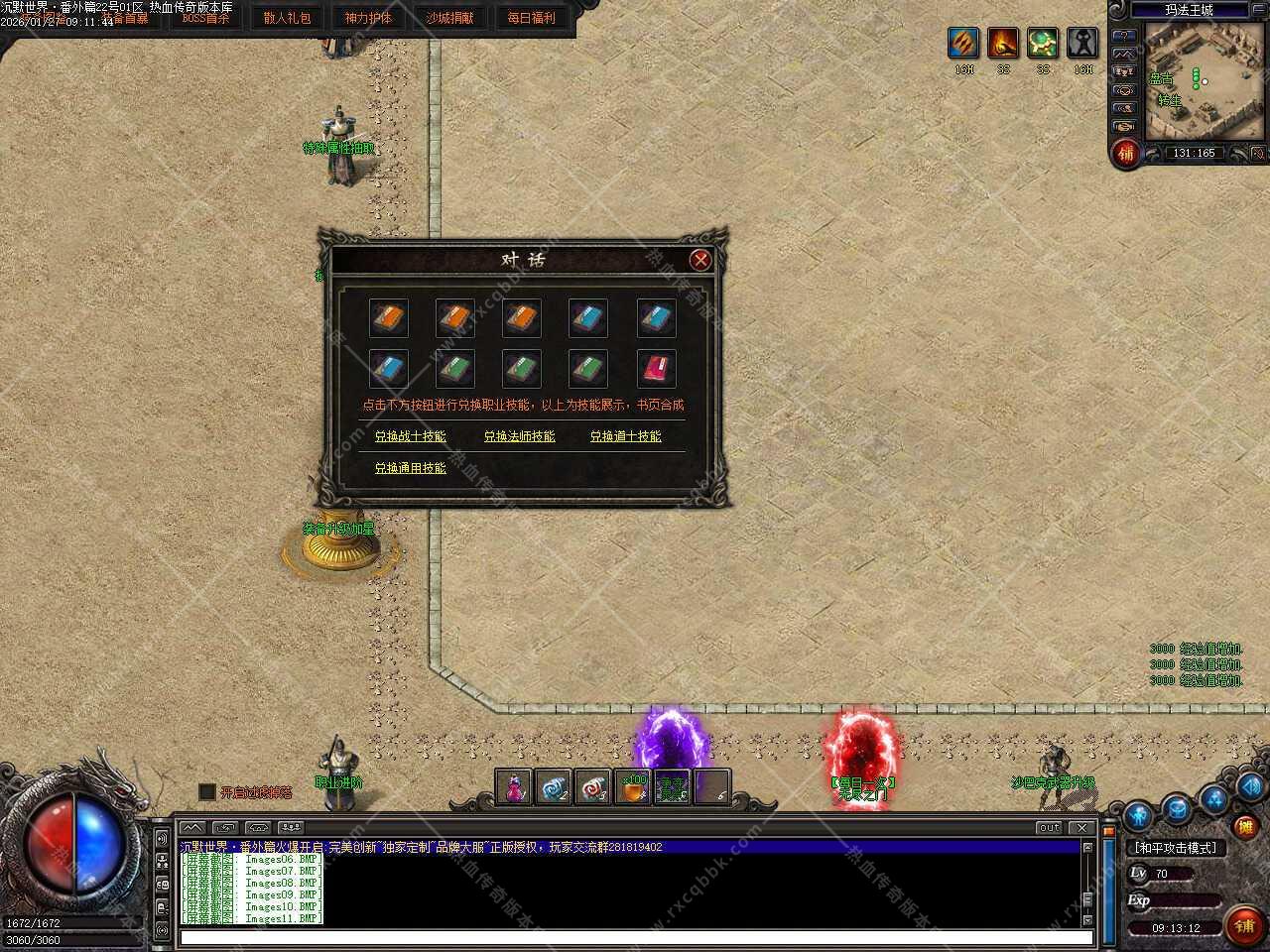Open the 神力护体 menu button
Screen dimensions: 1270x952
point(368,18)
